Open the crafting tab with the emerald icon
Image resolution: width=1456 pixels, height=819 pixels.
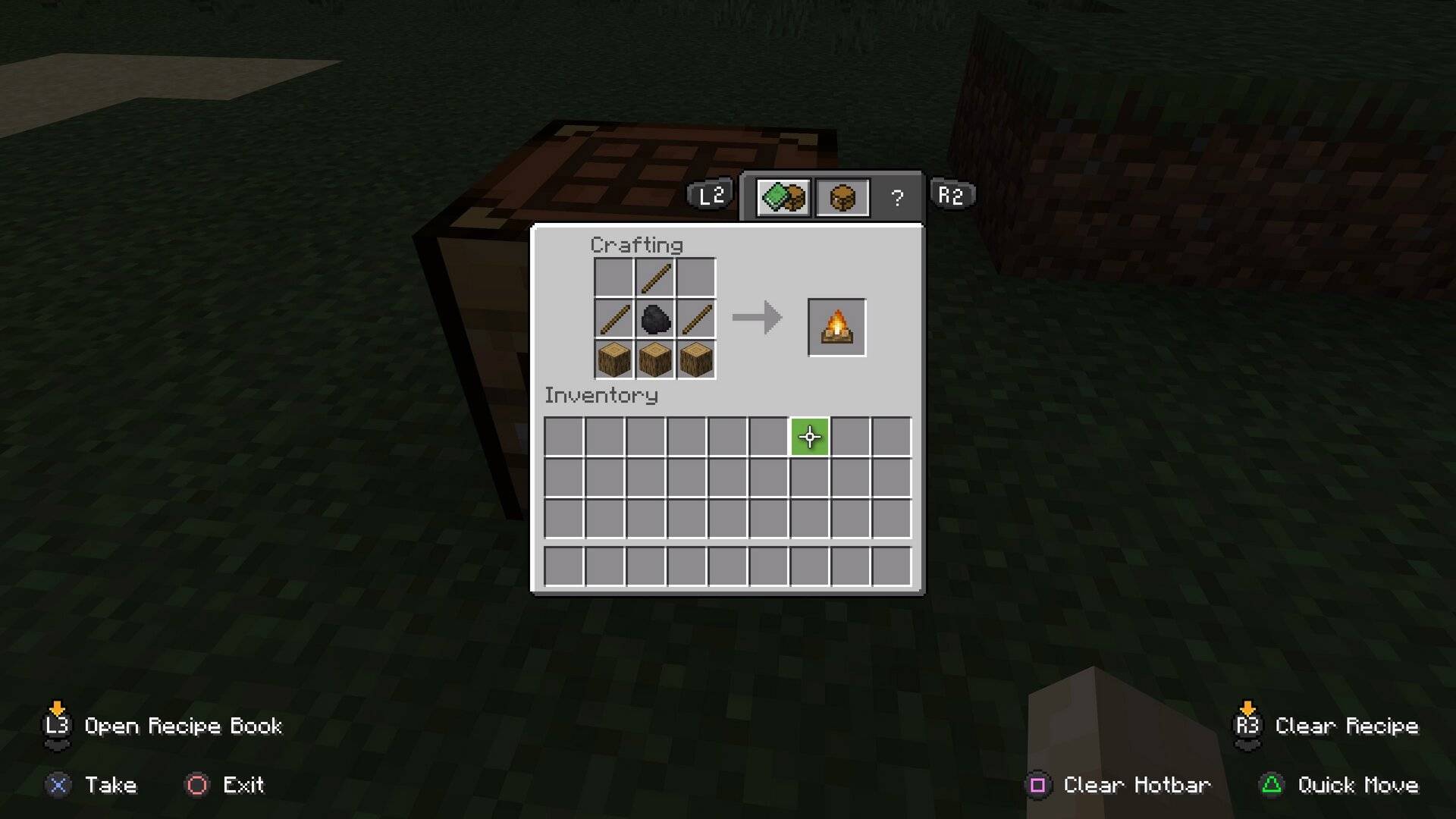[x=783, y=196]
